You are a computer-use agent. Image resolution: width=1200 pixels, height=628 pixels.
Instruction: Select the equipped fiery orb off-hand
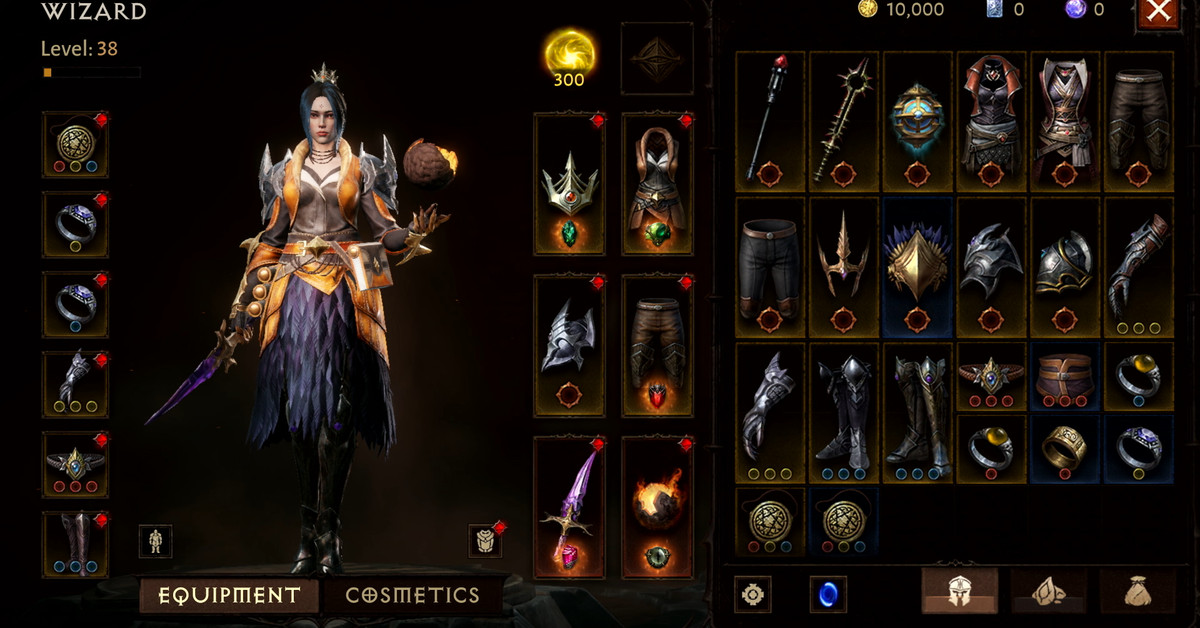pyautogui.click(x=657, y=507)
